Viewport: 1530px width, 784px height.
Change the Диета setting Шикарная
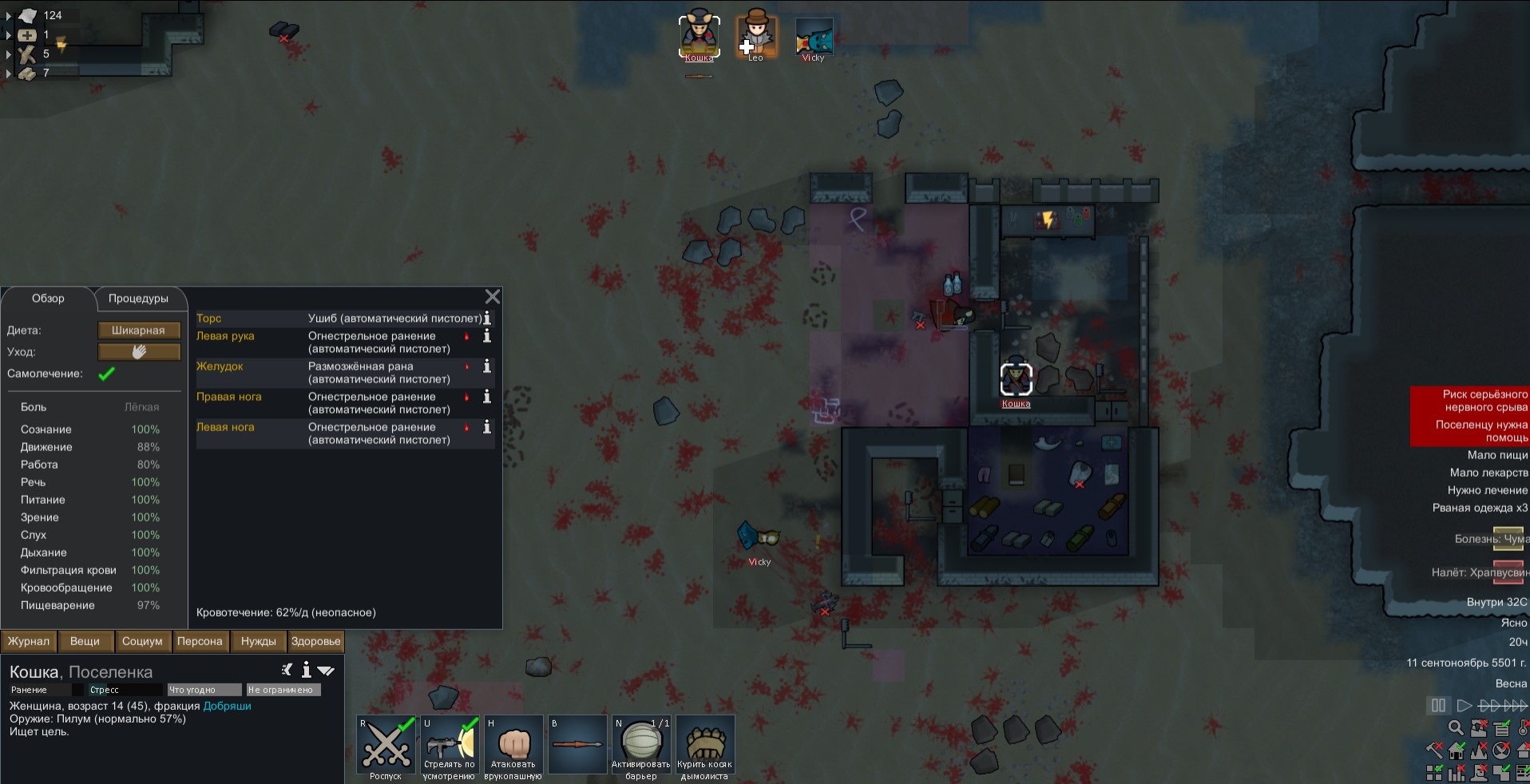139,330
